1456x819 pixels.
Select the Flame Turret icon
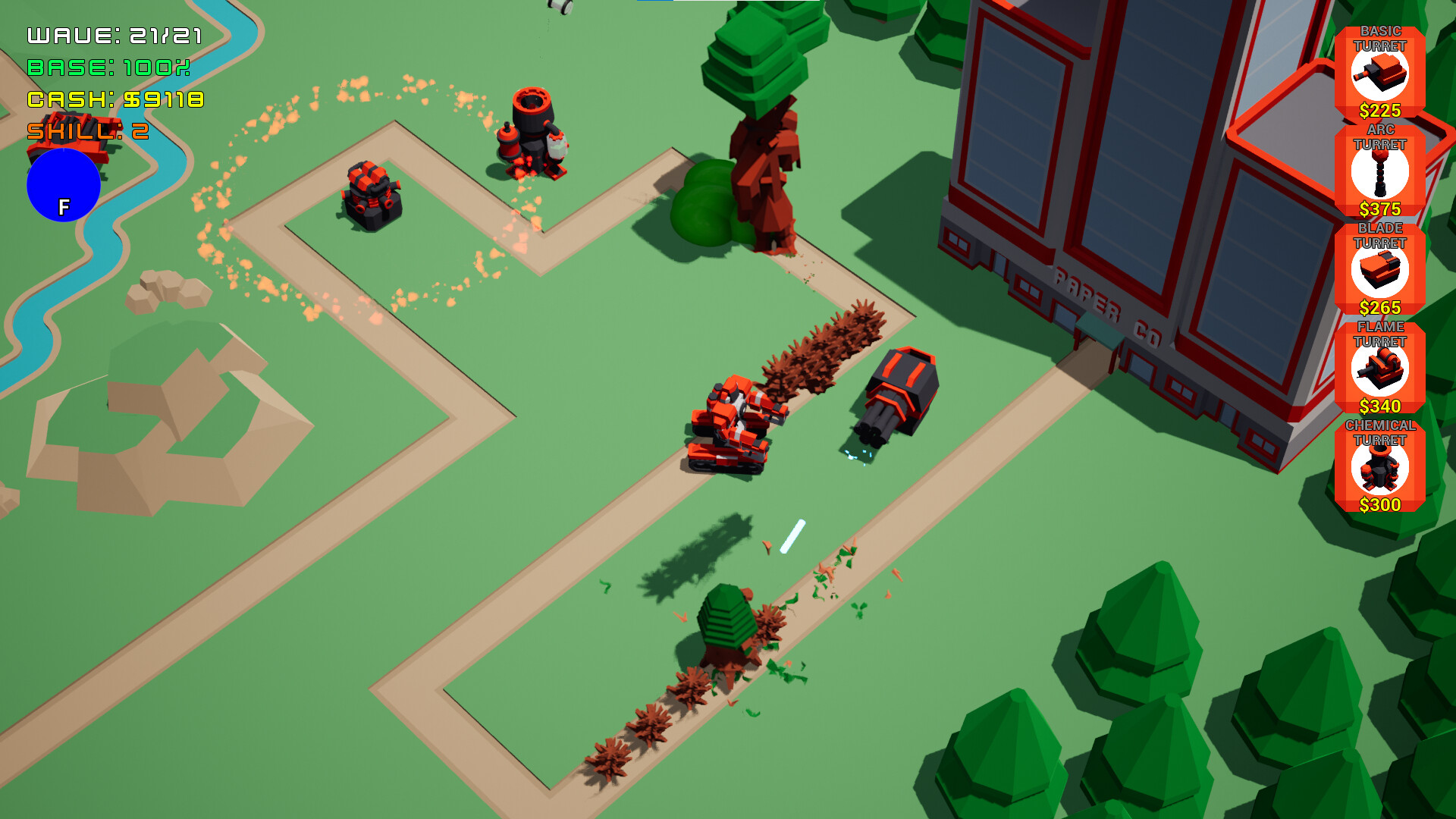1381,372
